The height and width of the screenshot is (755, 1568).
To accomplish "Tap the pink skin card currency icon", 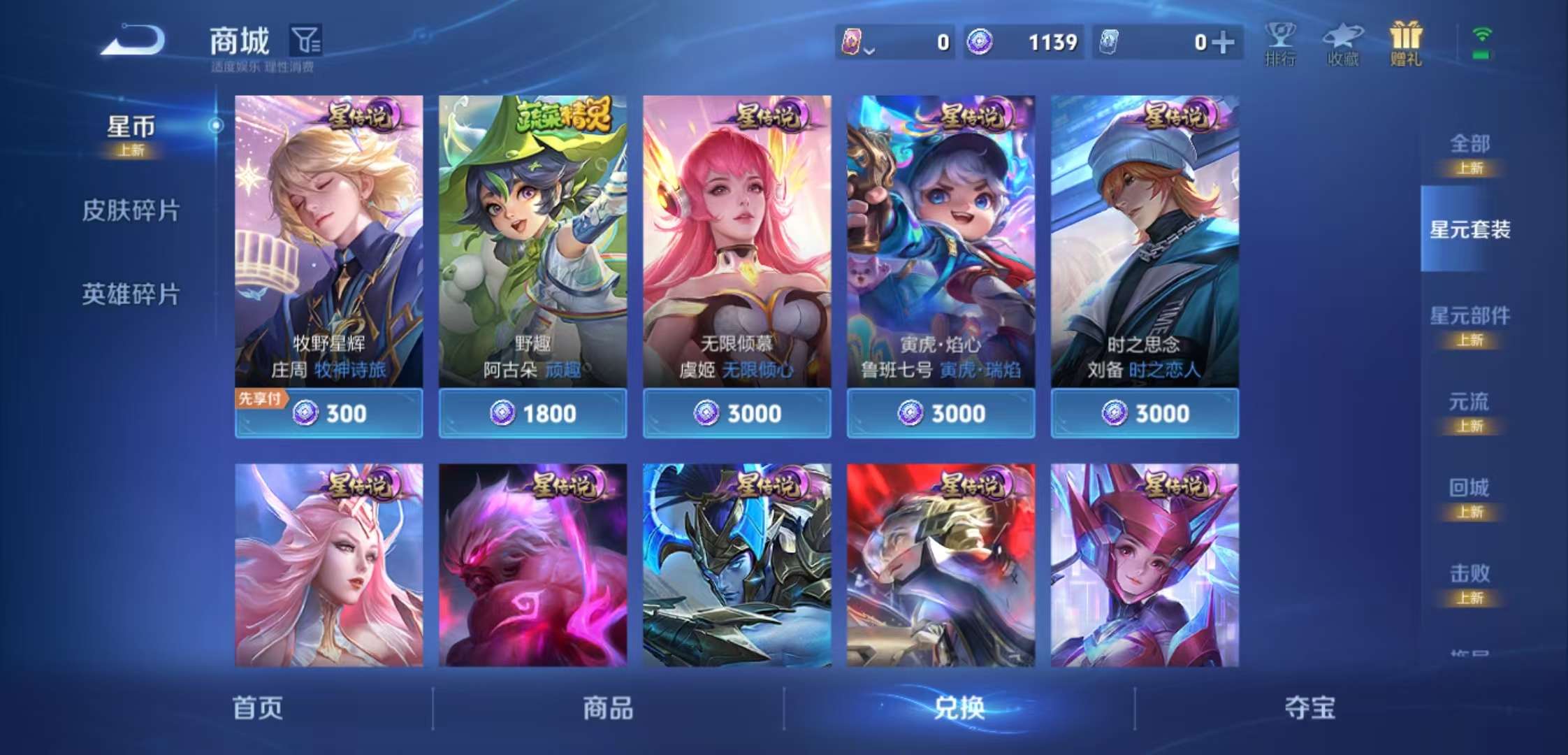I will [x=854, y=42].
